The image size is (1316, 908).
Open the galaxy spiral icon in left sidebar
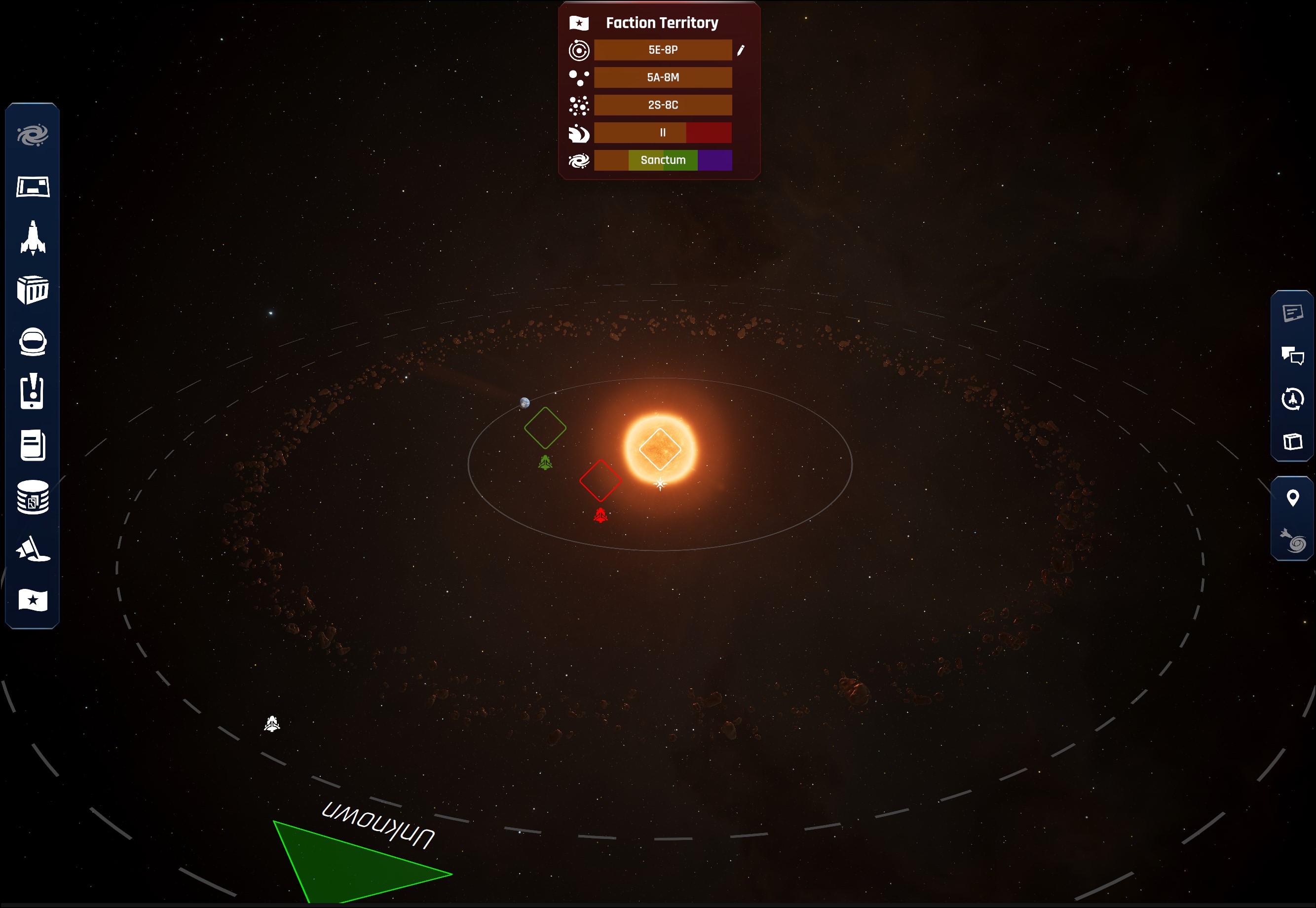(33, 136)
